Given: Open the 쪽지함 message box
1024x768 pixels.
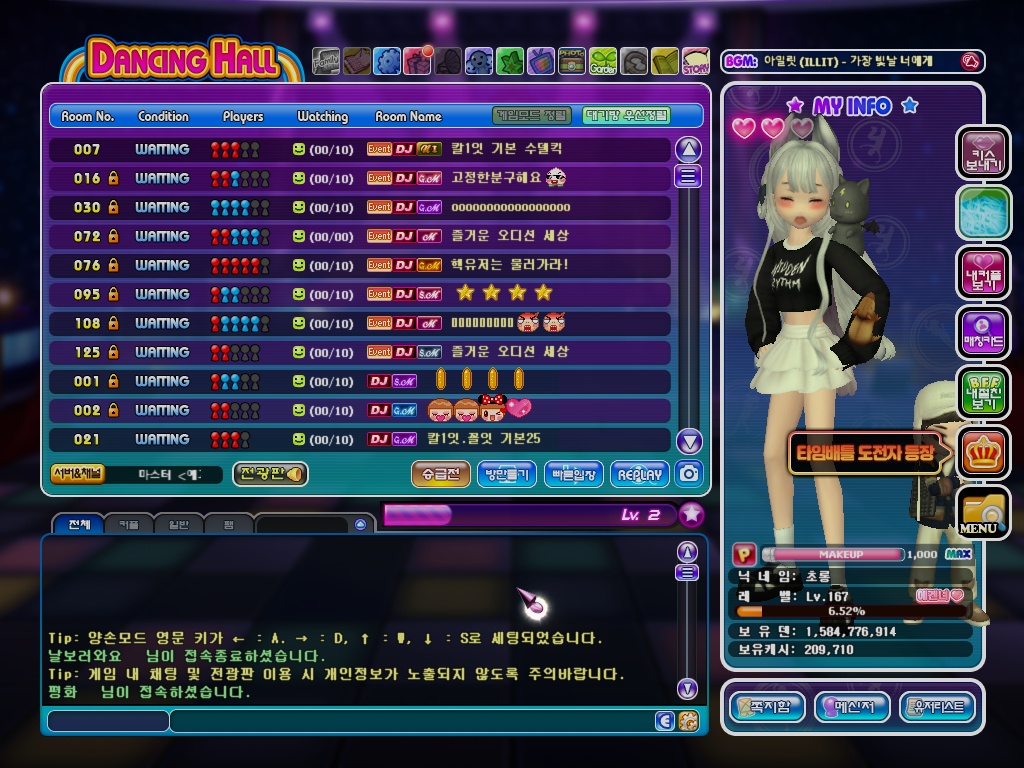Looking at the screenshot, I should (x=766, y=707).
